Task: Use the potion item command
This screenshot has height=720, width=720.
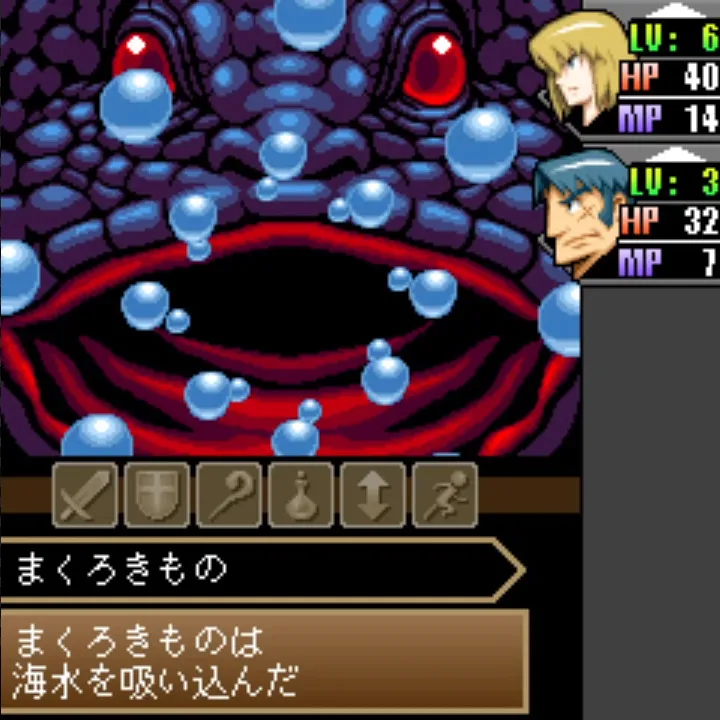Action: 301,494
